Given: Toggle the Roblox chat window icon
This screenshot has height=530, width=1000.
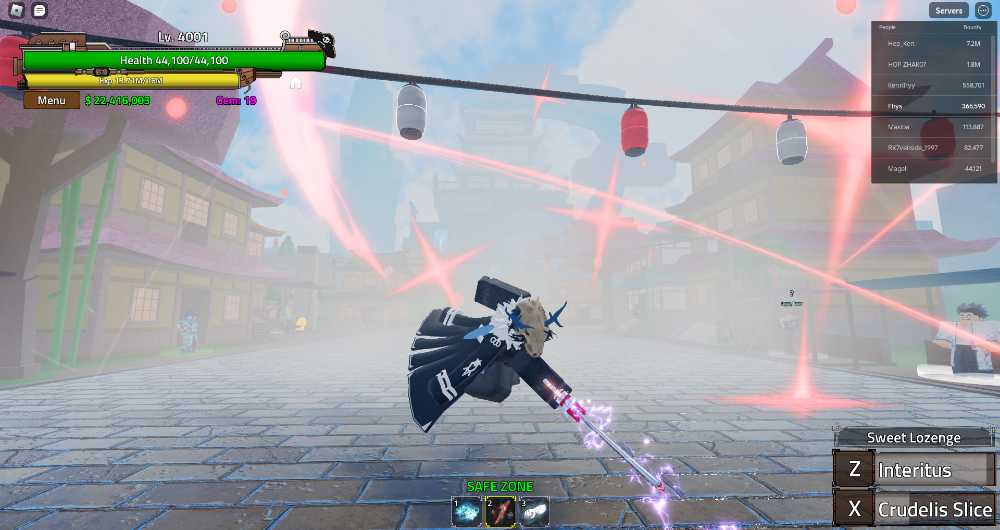Looking at the screenshot, I should pyautogui.click(x=40, y=11).
